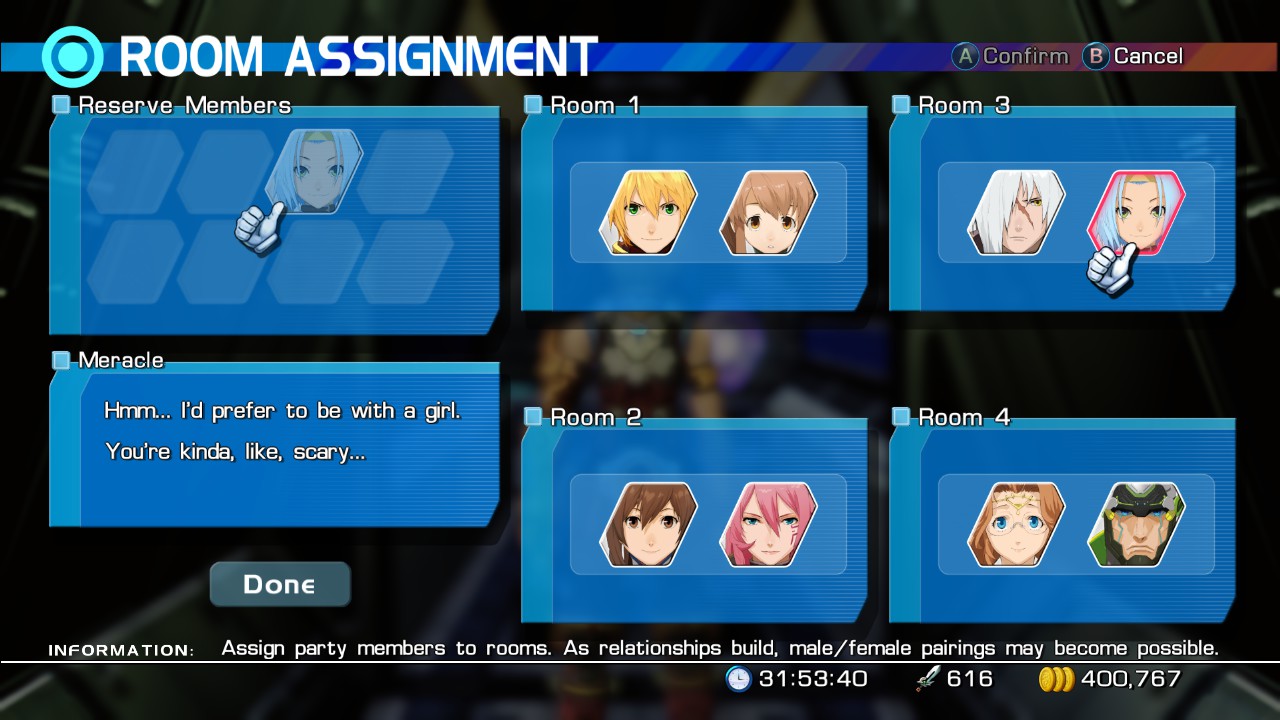1280x720 pixels.
Task: Pick the orange-haired girl with glasses in Room 4
Action: click(1016, 524)
